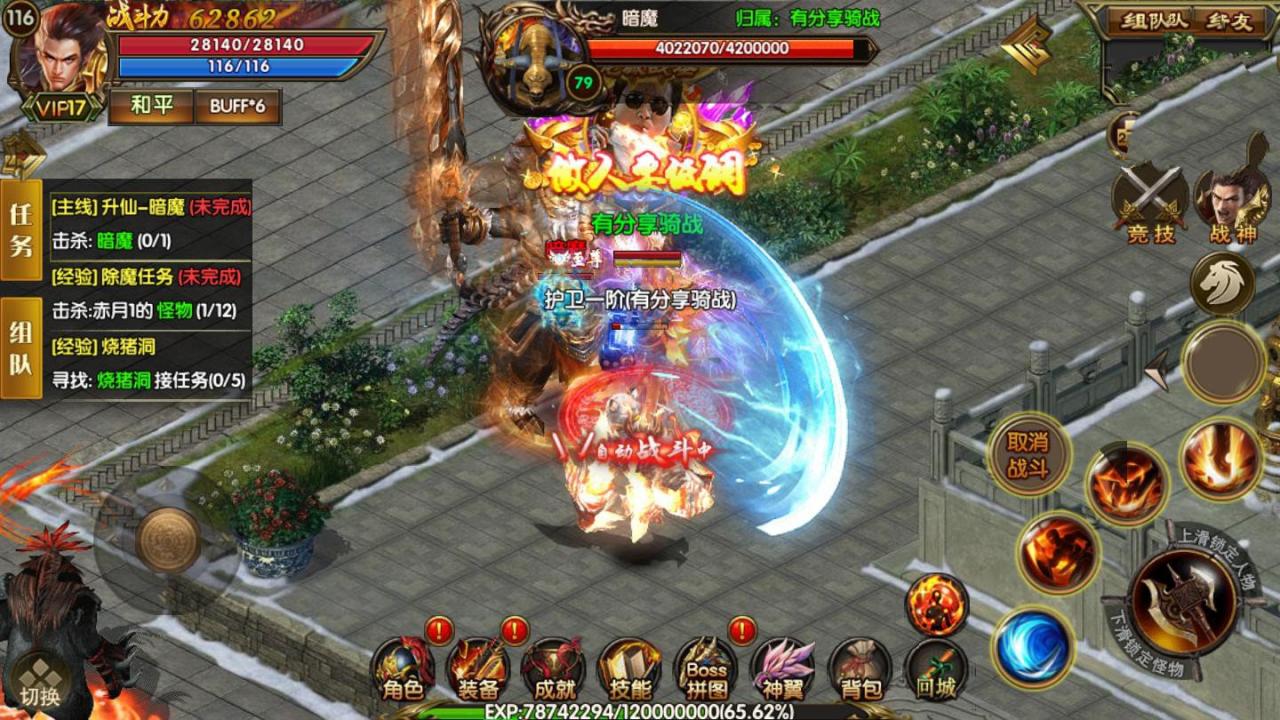
Task: Open the 角色 character menu
Action: 403,668
